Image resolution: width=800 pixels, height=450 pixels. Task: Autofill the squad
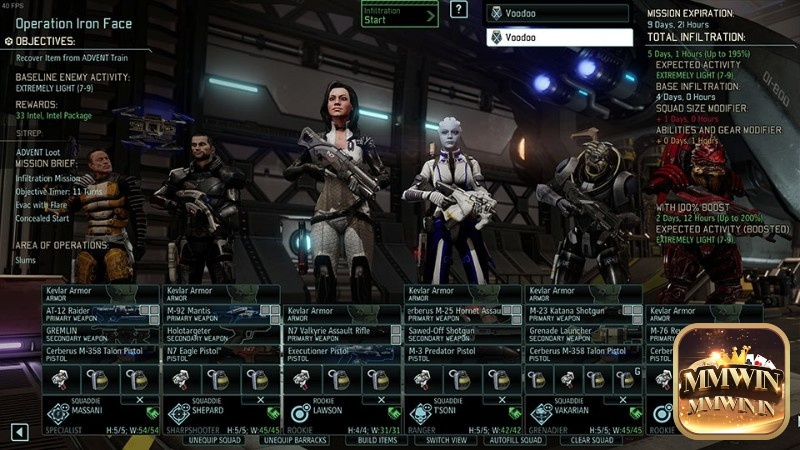click(x=514, y=440)
